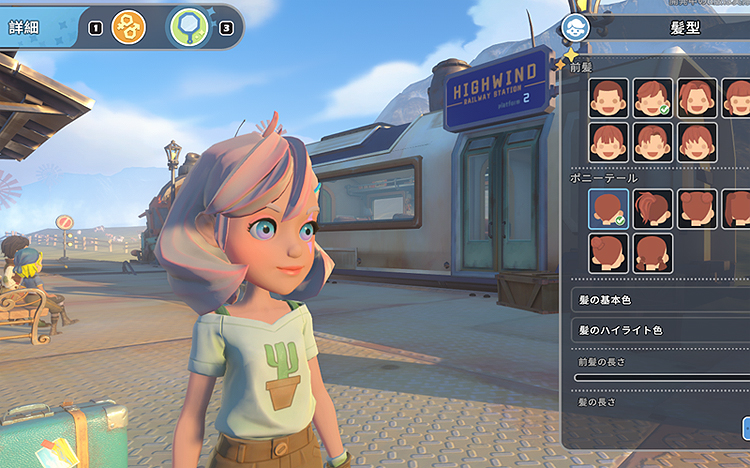Screen dimensions: 750x468
Task: Adjust the 前髪の長さ bangs length slider
Action: click(660, 377)
